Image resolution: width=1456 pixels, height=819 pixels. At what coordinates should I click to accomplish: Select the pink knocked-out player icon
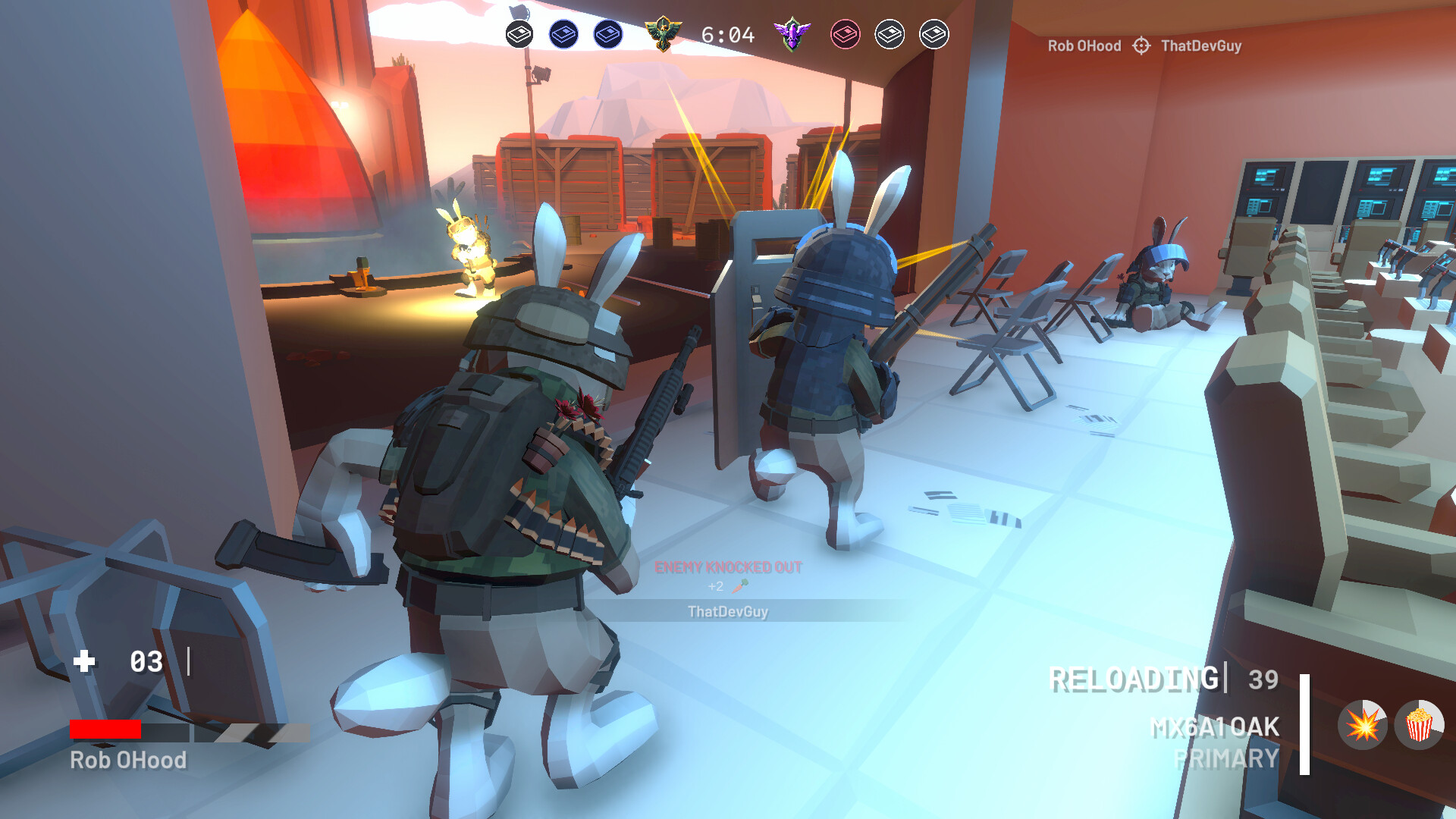point(844,33)
